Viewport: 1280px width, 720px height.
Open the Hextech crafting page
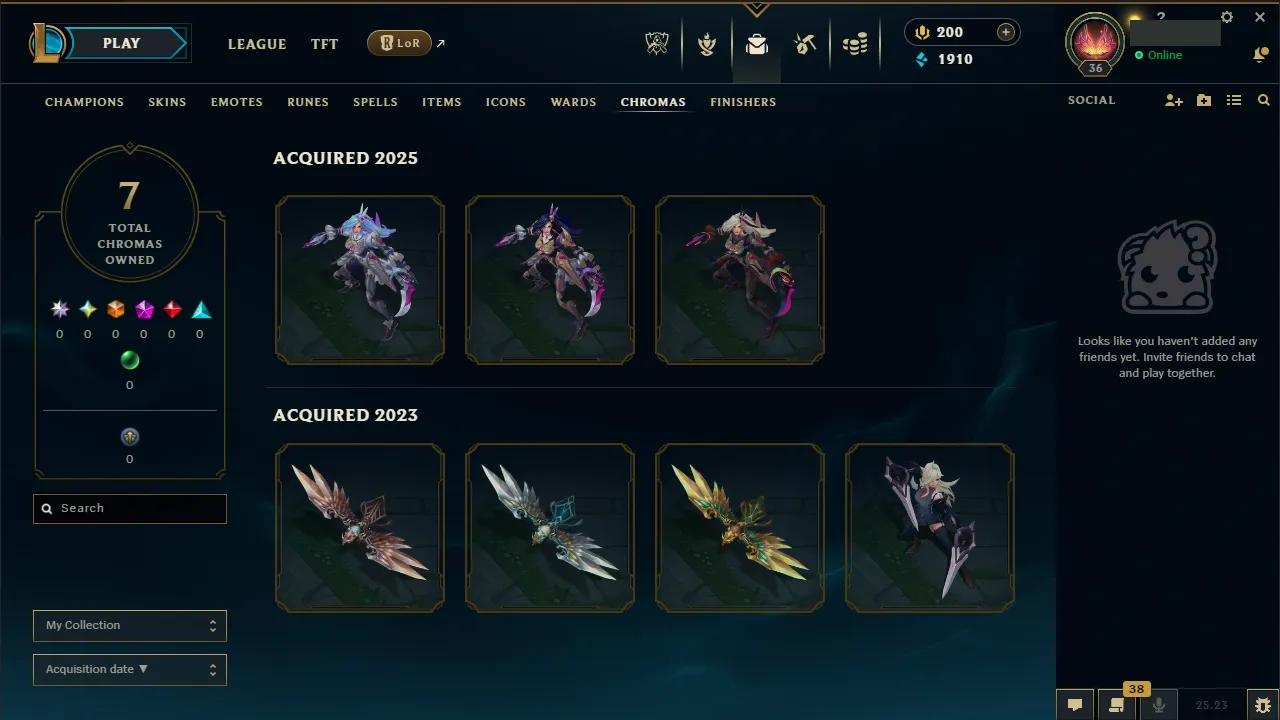click(805, 44)
